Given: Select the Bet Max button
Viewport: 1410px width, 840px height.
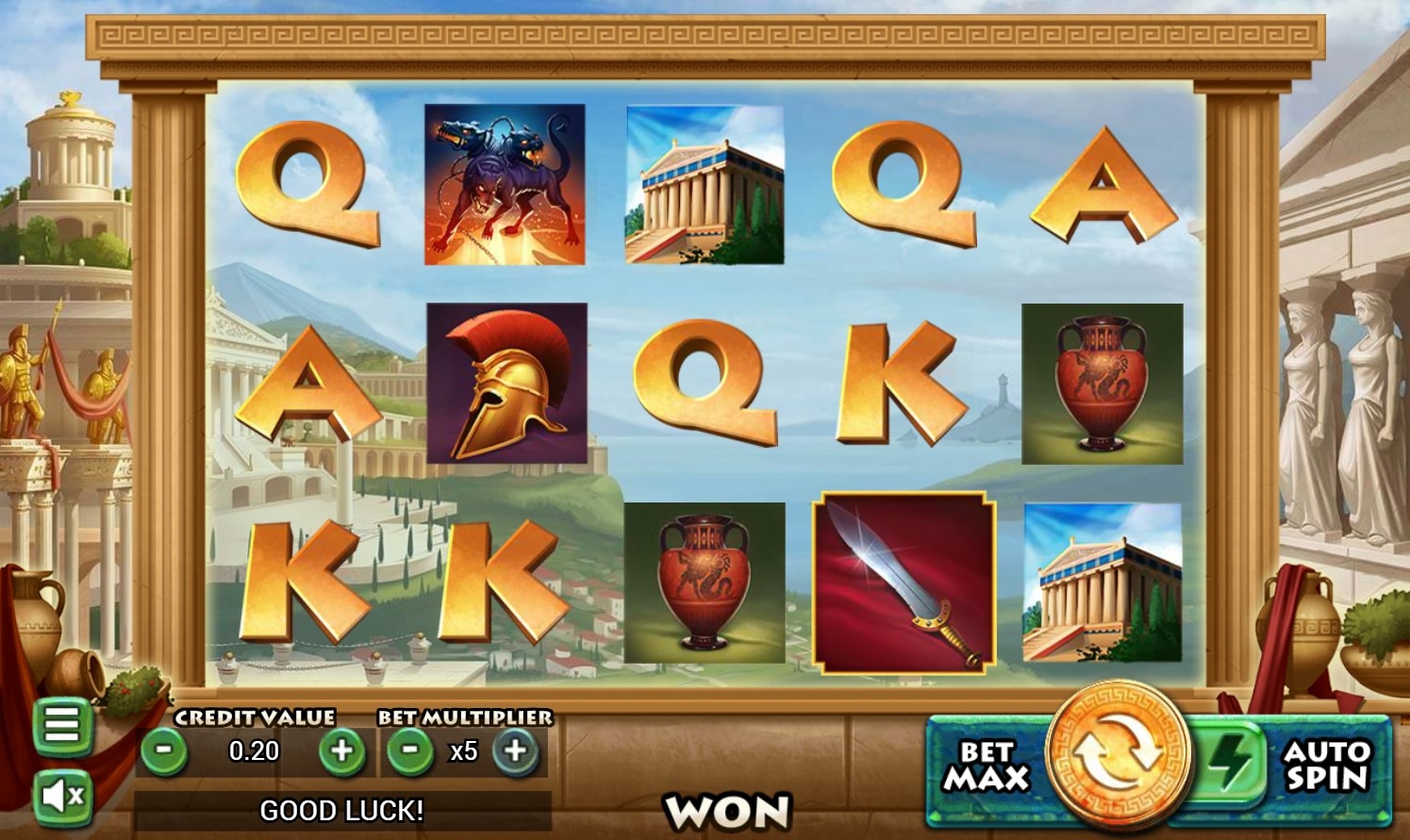Looking at the screenshot, I should [x=986, y=766].
